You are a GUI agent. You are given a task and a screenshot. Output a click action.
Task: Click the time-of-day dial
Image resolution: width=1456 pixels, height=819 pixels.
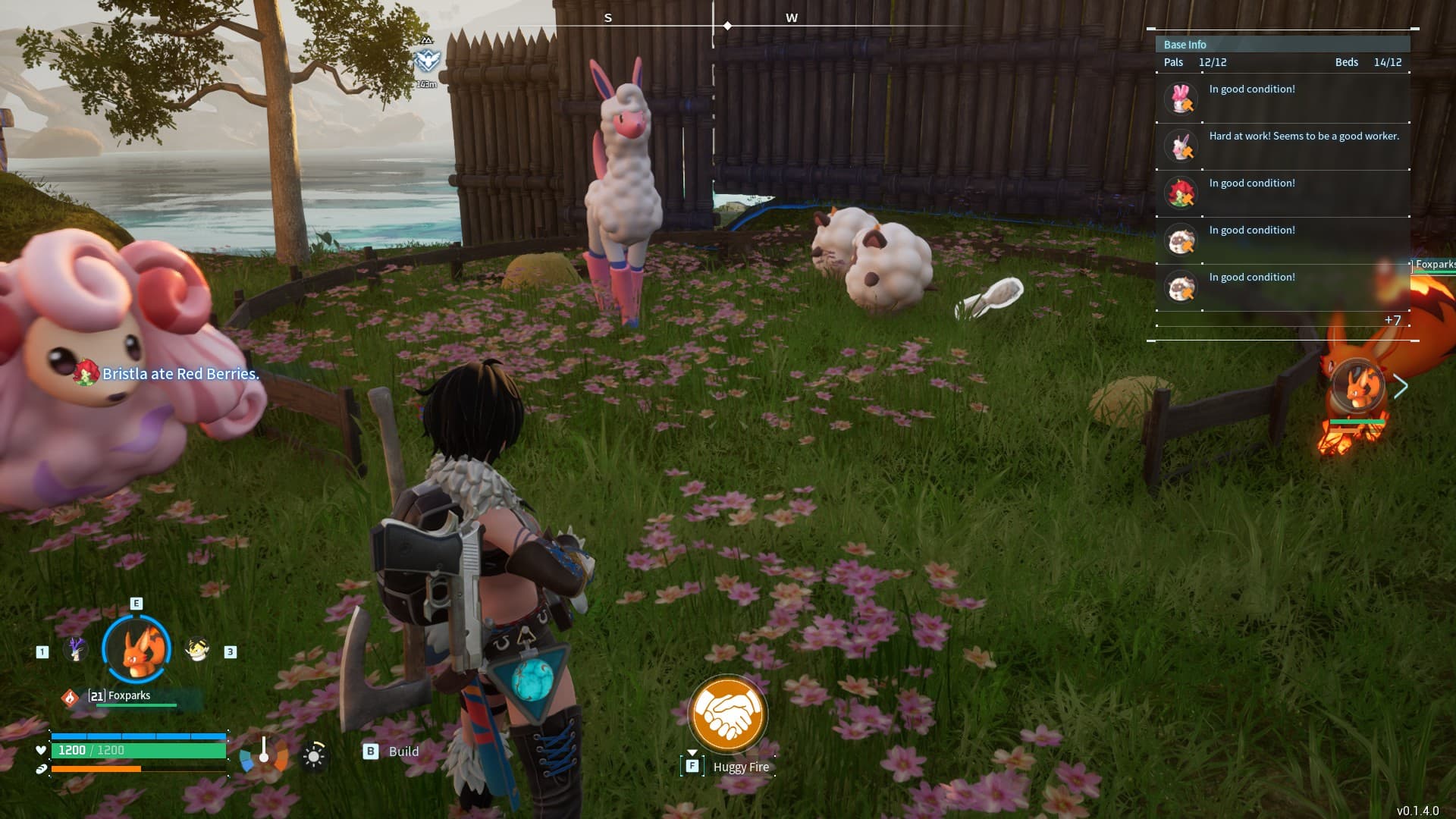[264, 755]
